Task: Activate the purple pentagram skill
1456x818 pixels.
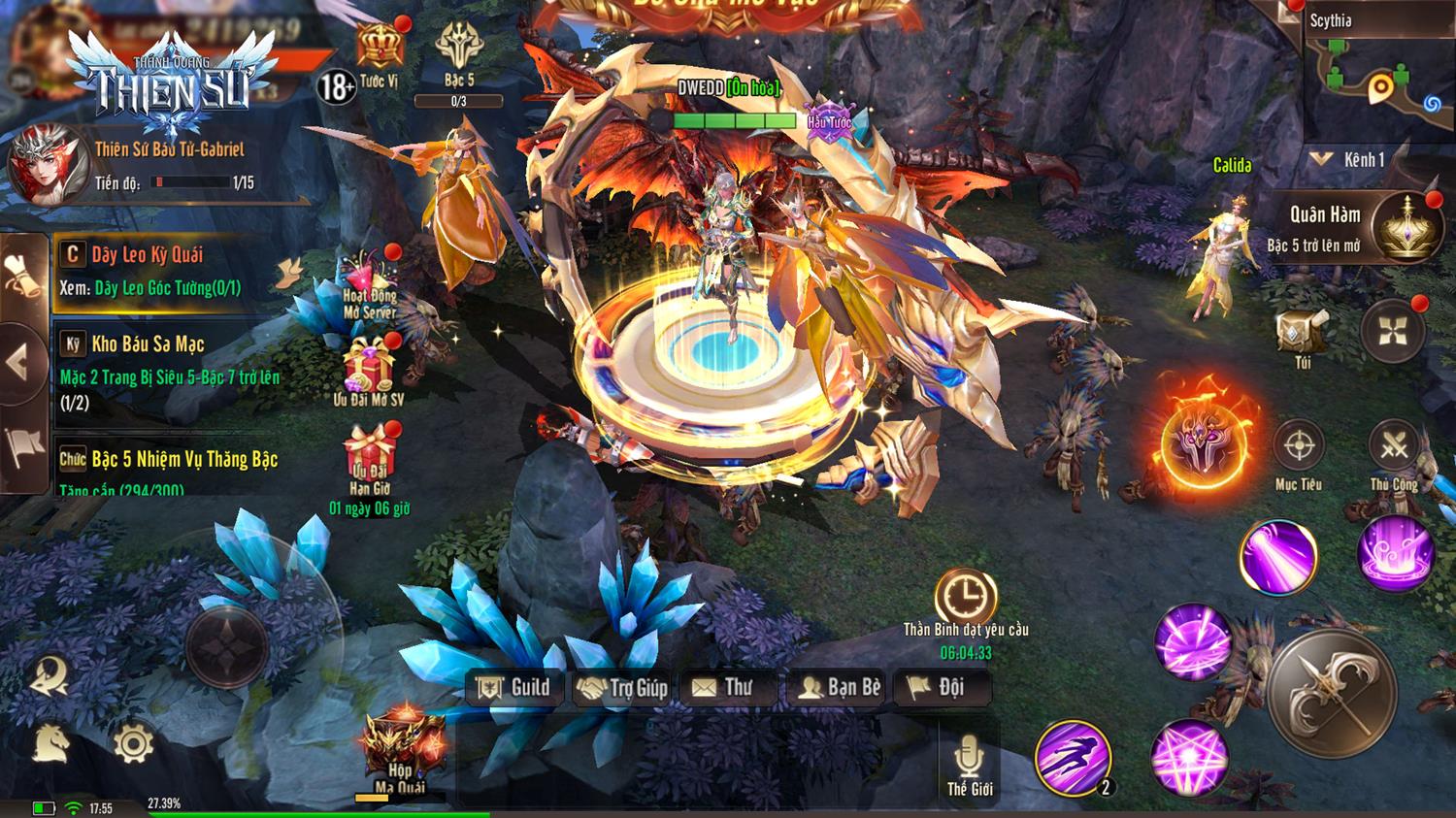Action: click(1189, 758)
